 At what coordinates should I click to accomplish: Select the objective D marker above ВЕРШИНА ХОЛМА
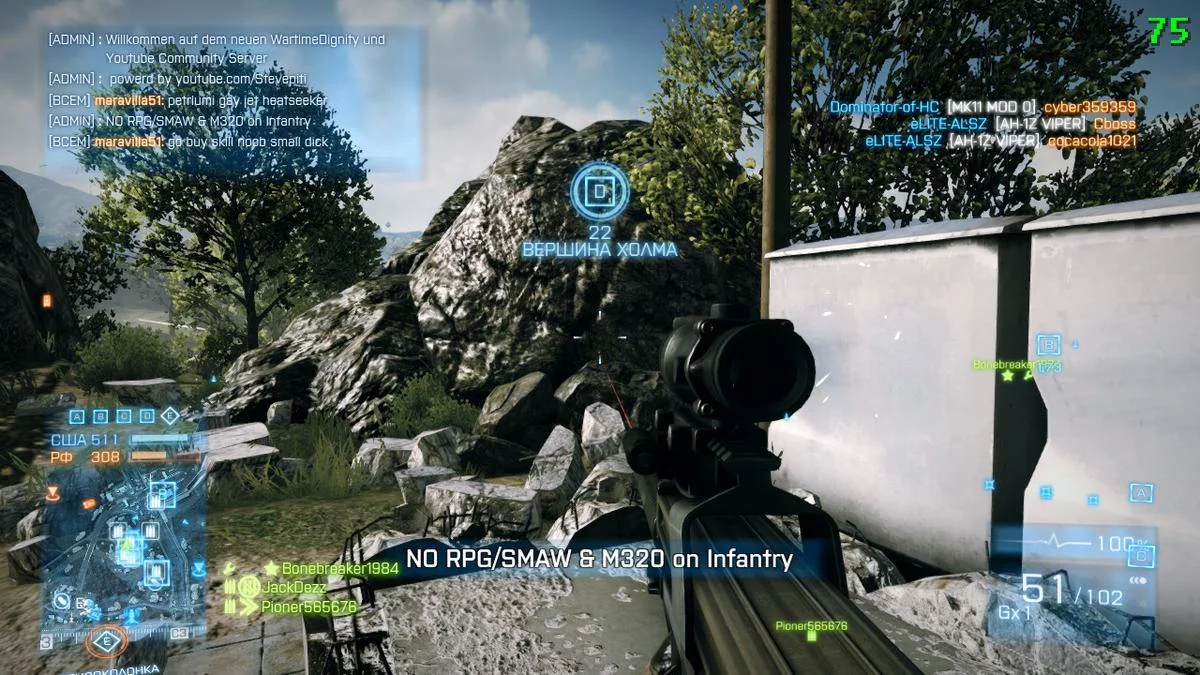tap(600, 189)
